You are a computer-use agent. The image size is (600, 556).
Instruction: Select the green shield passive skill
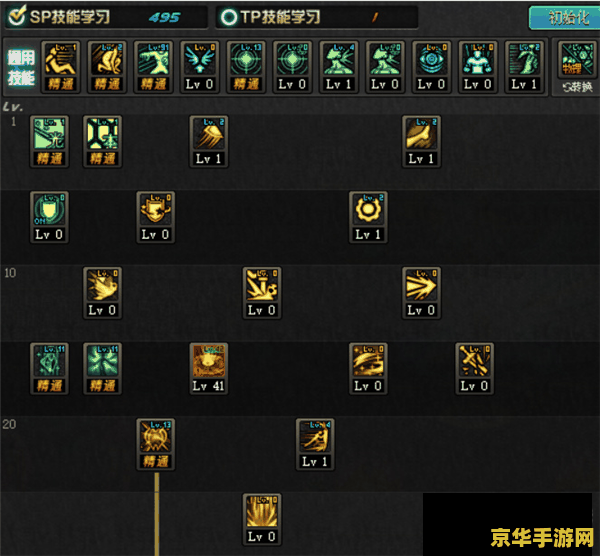(49, 210)
